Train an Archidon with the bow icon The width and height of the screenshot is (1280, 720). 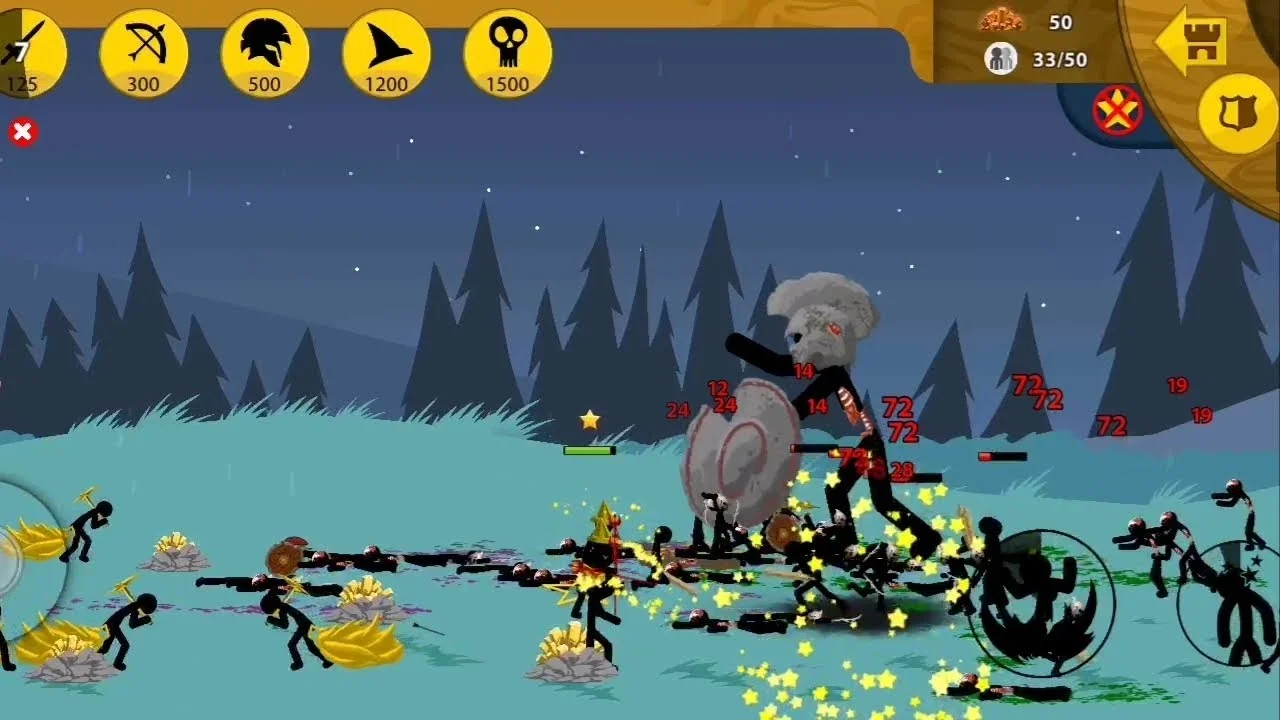pos(143,54)
